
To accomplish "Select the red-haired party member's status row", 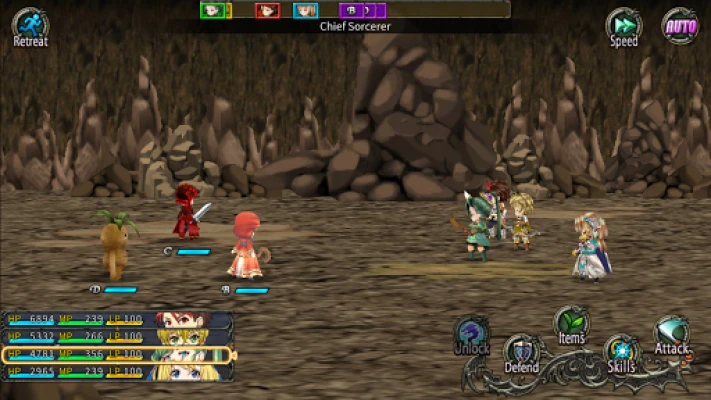I will click(118, 320).
